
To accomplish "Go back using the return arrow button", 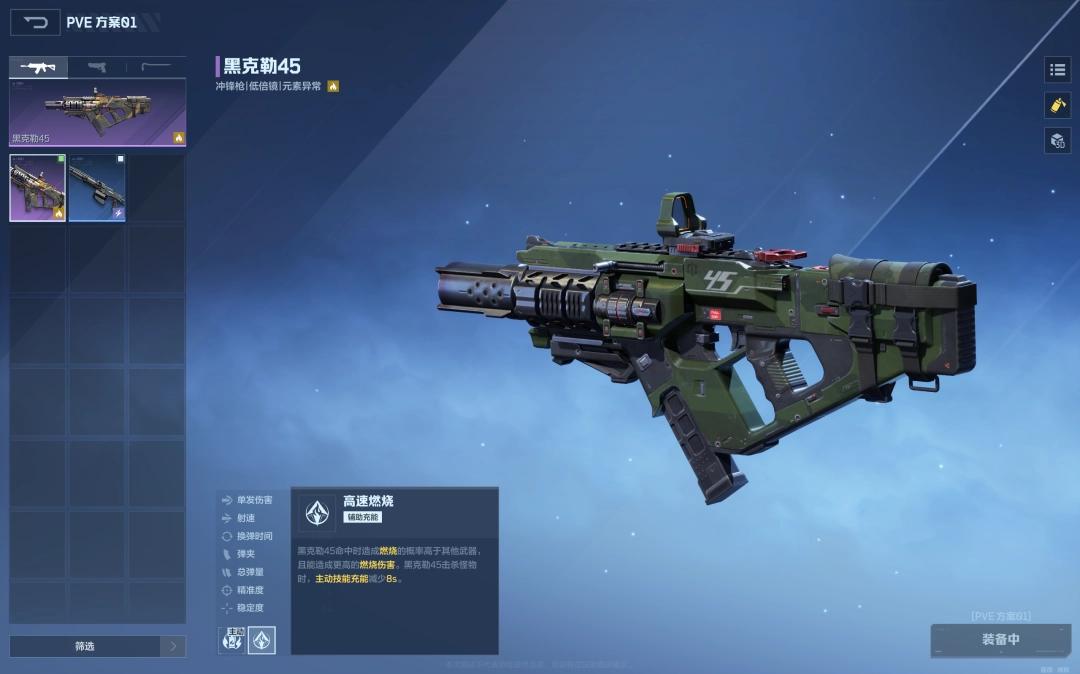I will point(35,22).
